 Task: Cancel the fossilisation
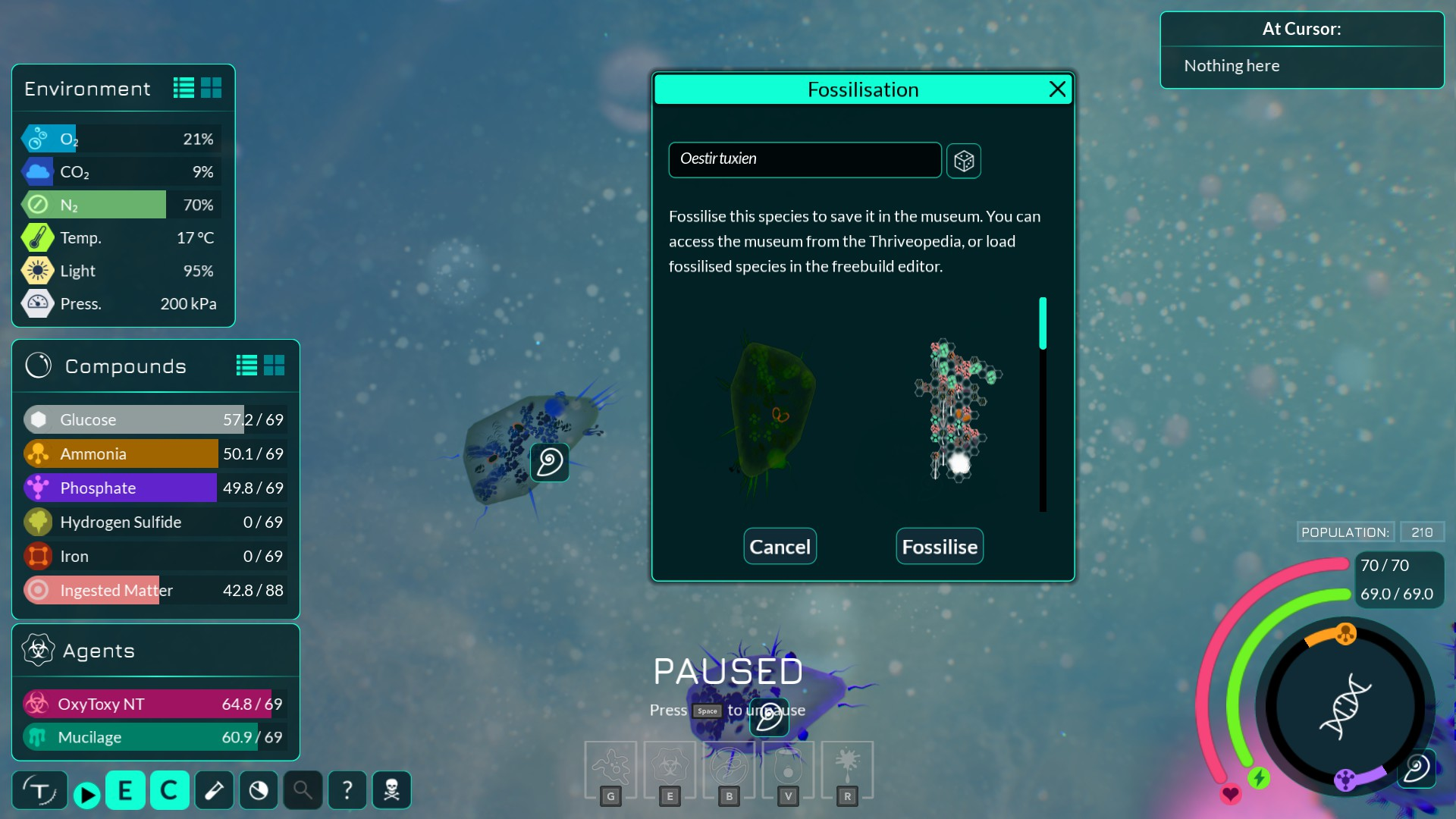tap(780, 547)
